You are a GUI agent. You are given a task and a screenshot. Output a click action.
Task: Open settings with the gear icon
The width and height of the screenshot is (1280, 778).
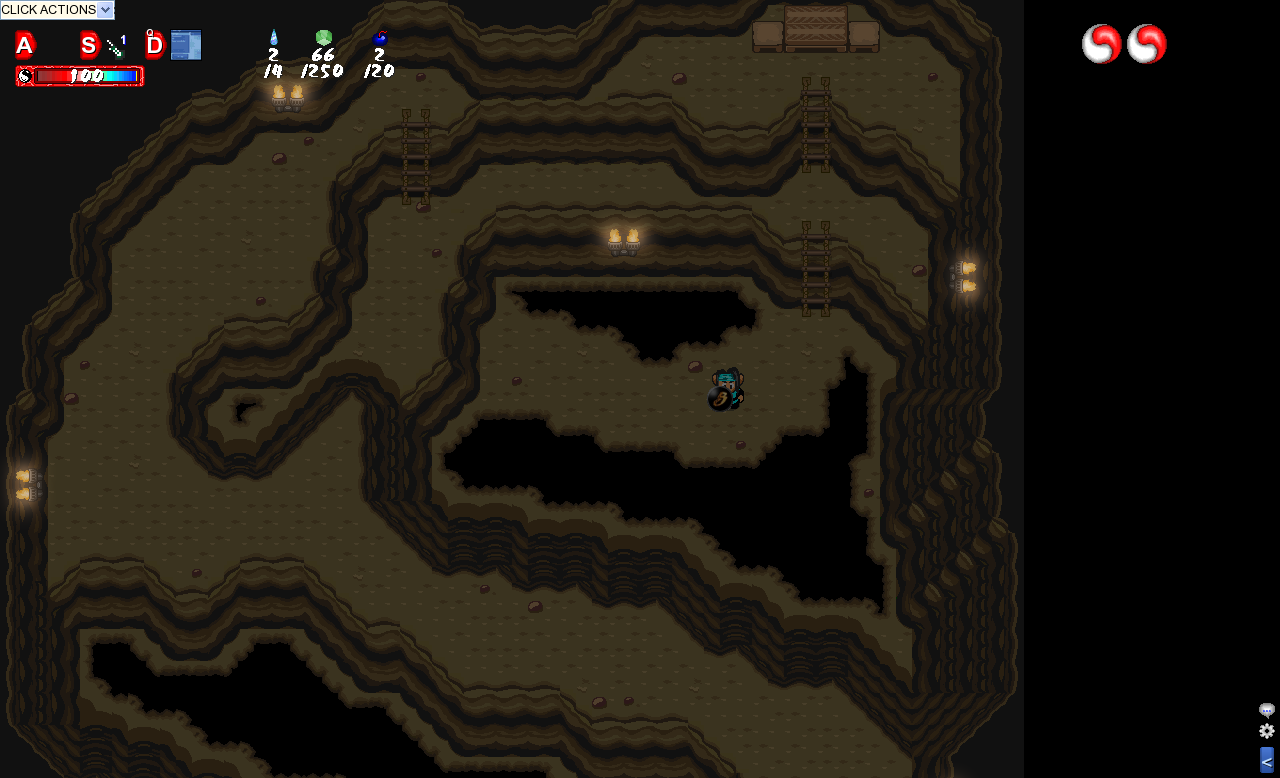1267,731
